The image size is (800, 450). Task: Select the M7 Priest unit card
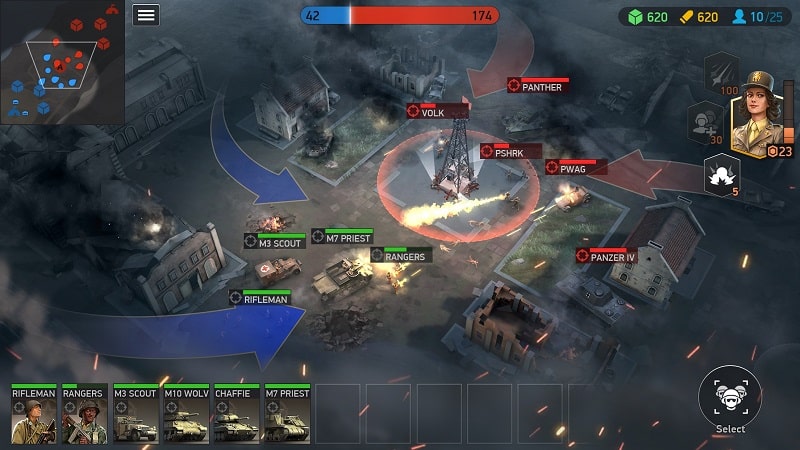(286, 414)
